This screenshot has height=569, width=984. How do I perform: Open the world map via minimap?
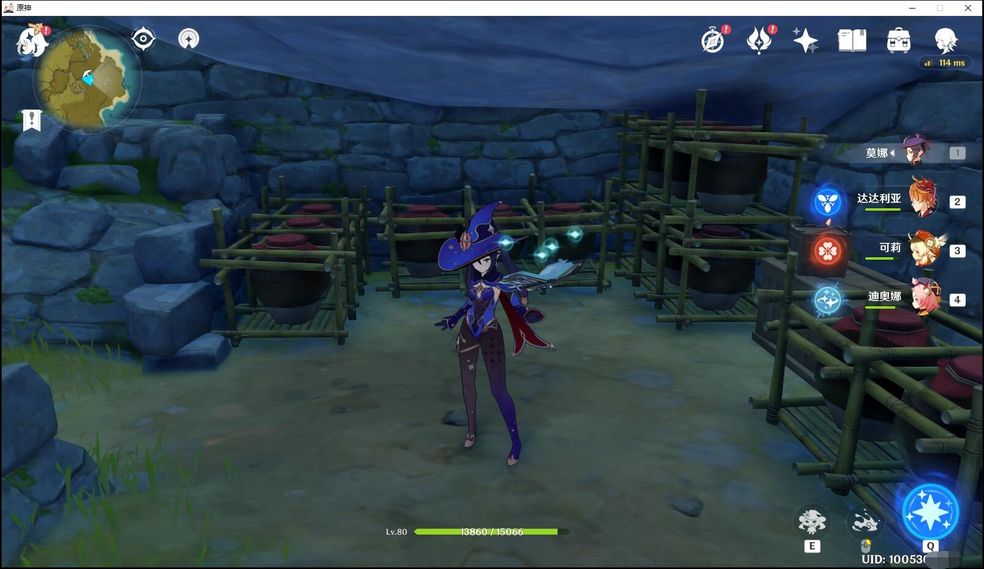pyautogui.click(x=88, y=76)
